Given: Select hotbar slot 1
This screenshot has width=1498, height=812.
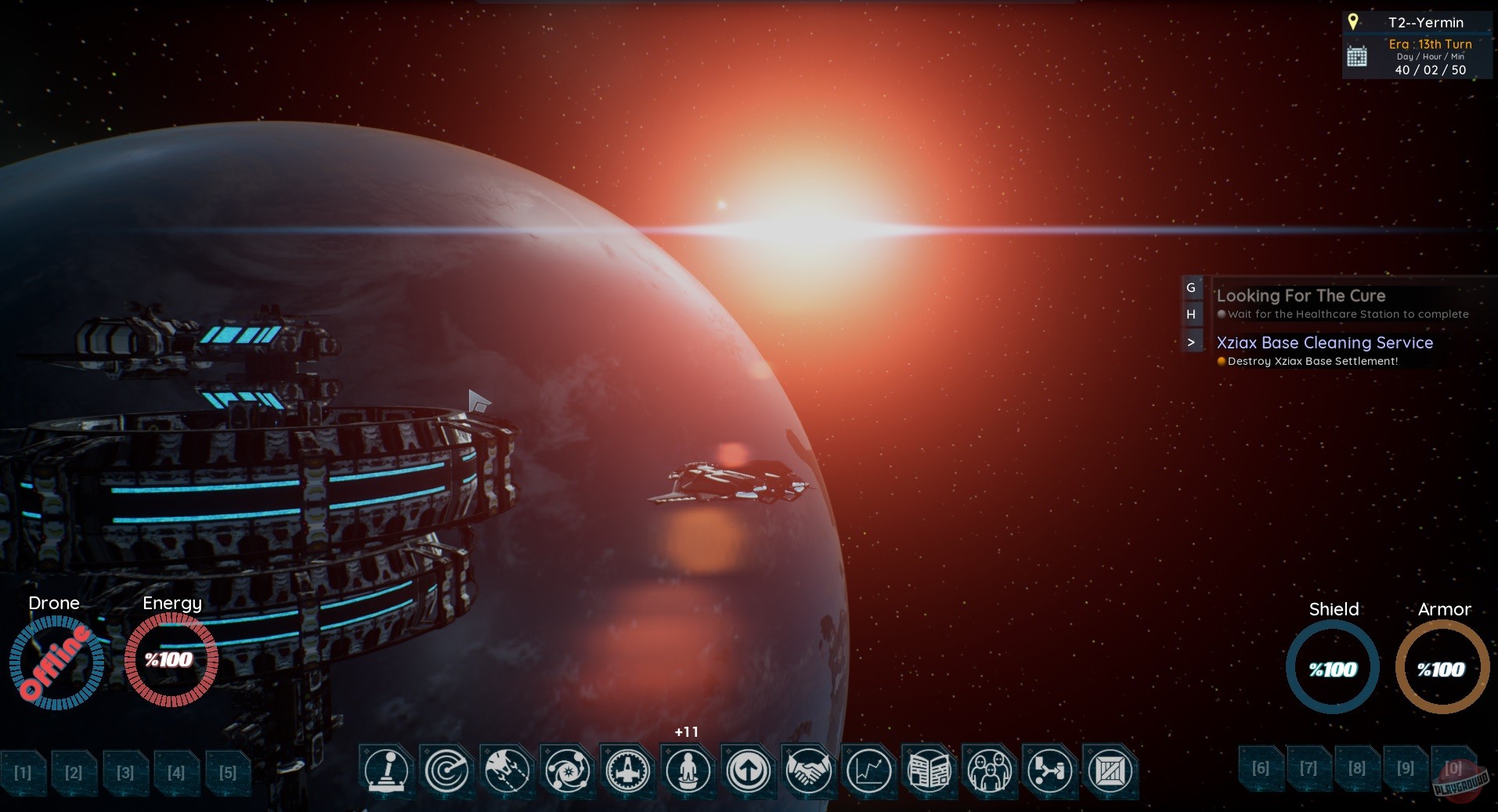Looking at the screenshot, I should [23, 773].
